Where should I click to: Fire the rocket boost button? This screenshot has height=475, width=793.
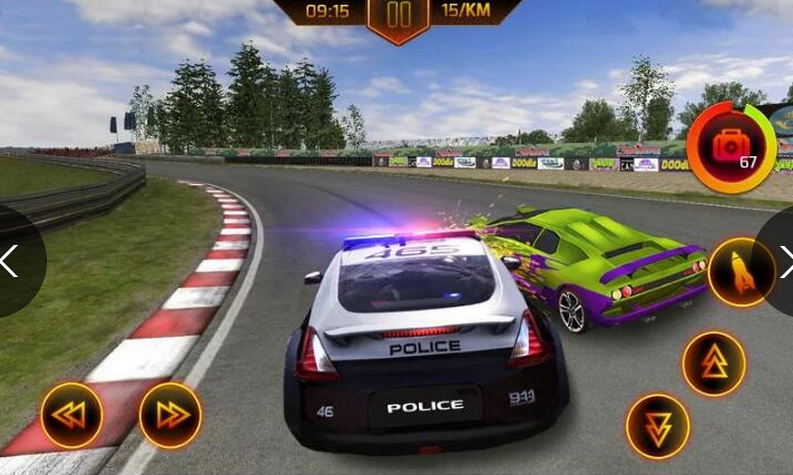click(x=741, y=272)
